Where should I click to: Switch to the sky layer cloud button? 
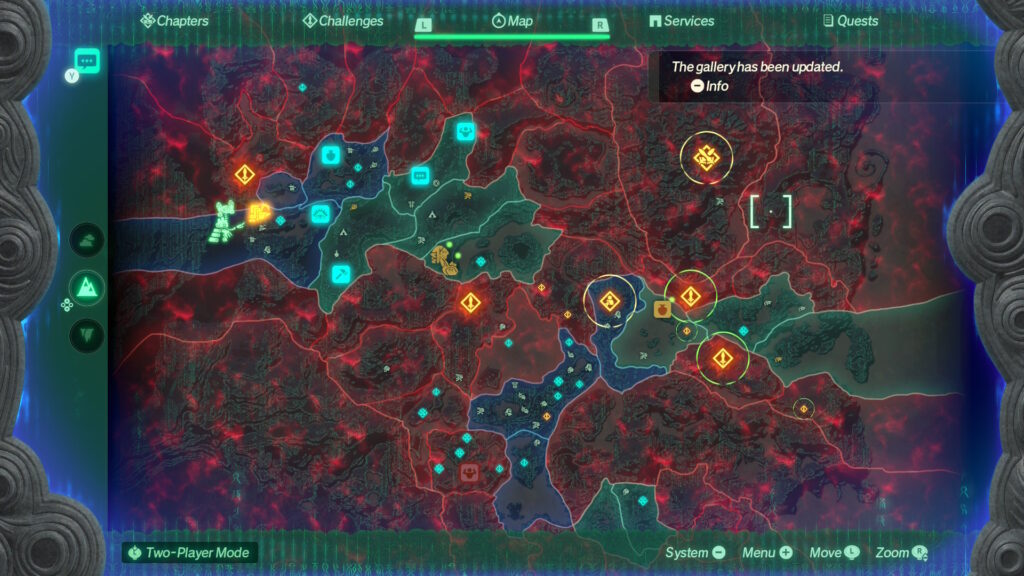coord(87,240)
